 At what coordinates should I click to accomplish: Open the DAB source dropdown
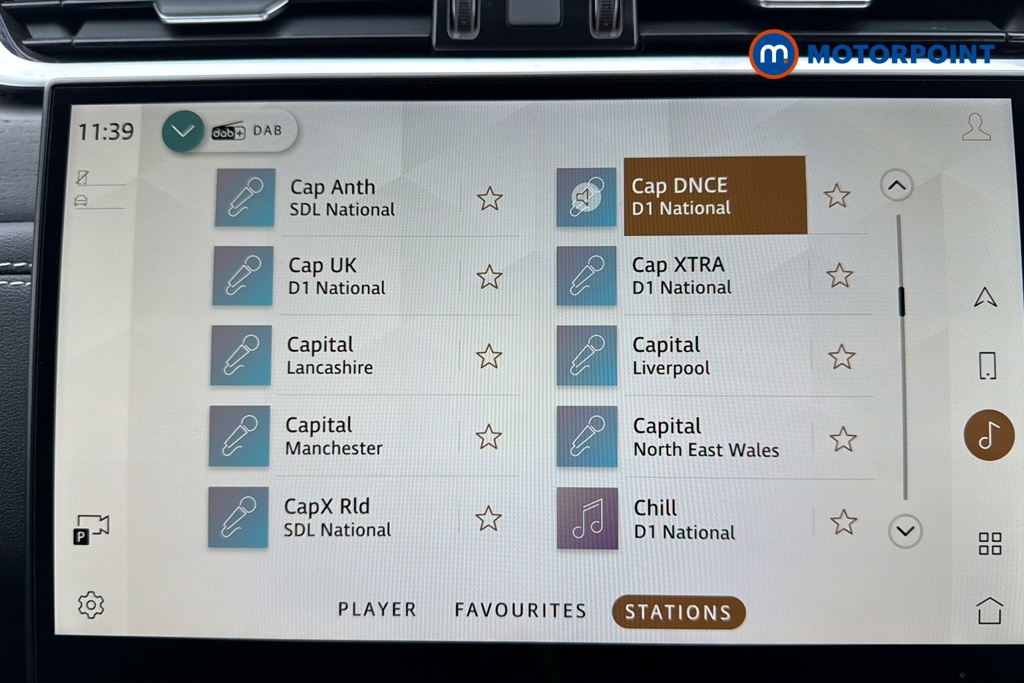183,131
